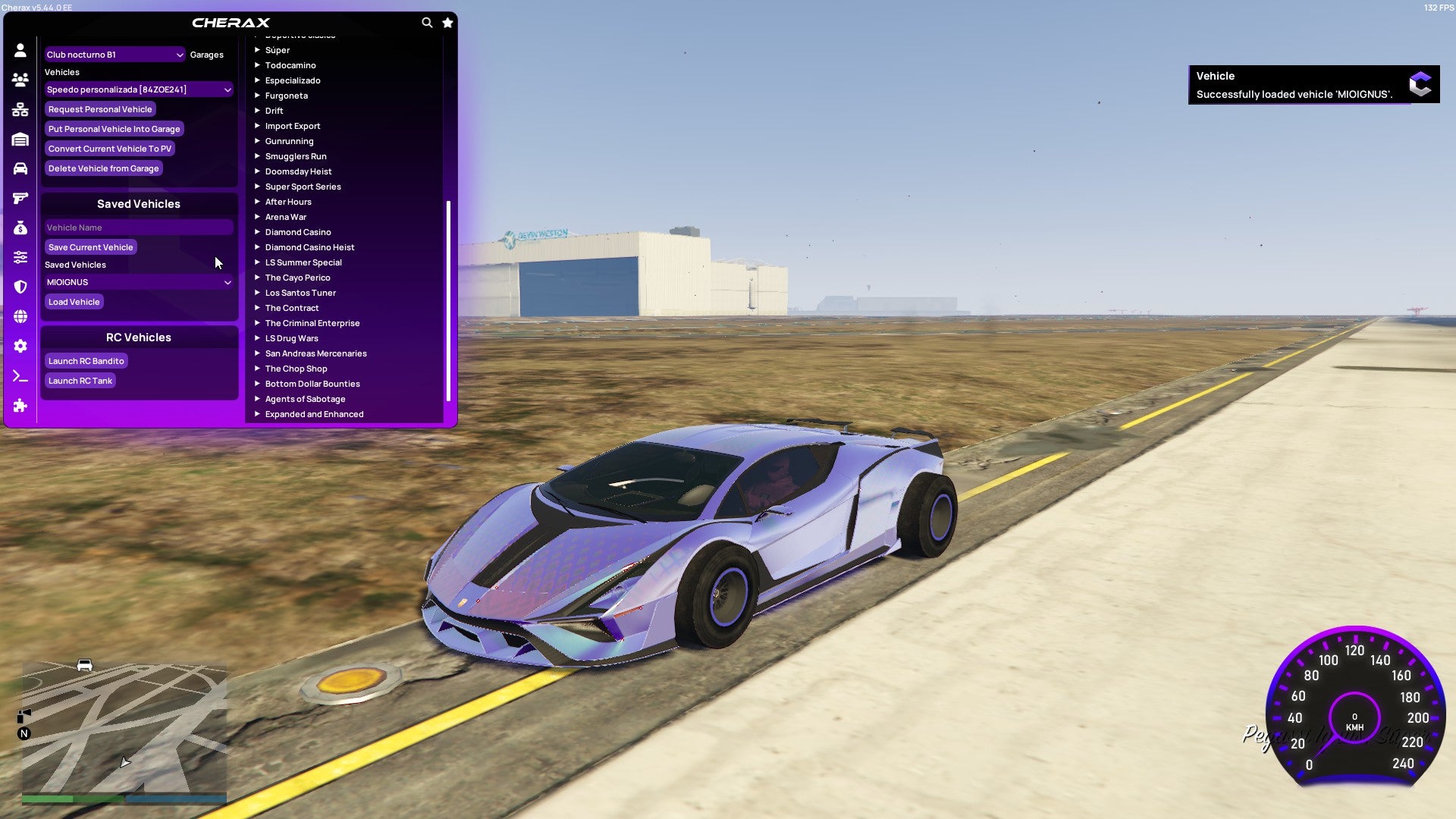The image size is (1456, 819).
Task: Click the favorites star icon
Action: coord(447,23)
